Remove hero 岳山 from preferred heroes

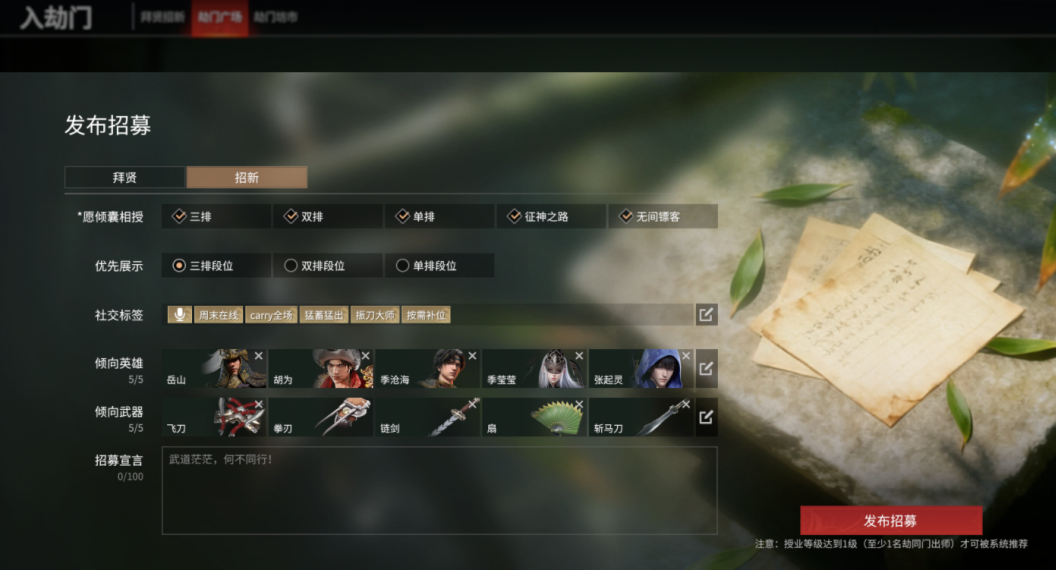[x=258, y=356]
